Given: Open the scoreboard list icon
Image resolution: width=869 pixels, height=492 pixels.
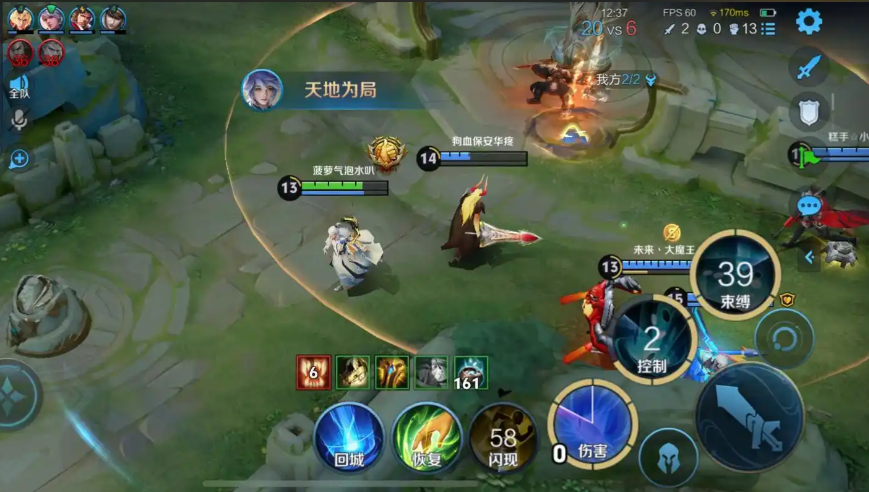Looking at the screenshot, I should [768, 29].
